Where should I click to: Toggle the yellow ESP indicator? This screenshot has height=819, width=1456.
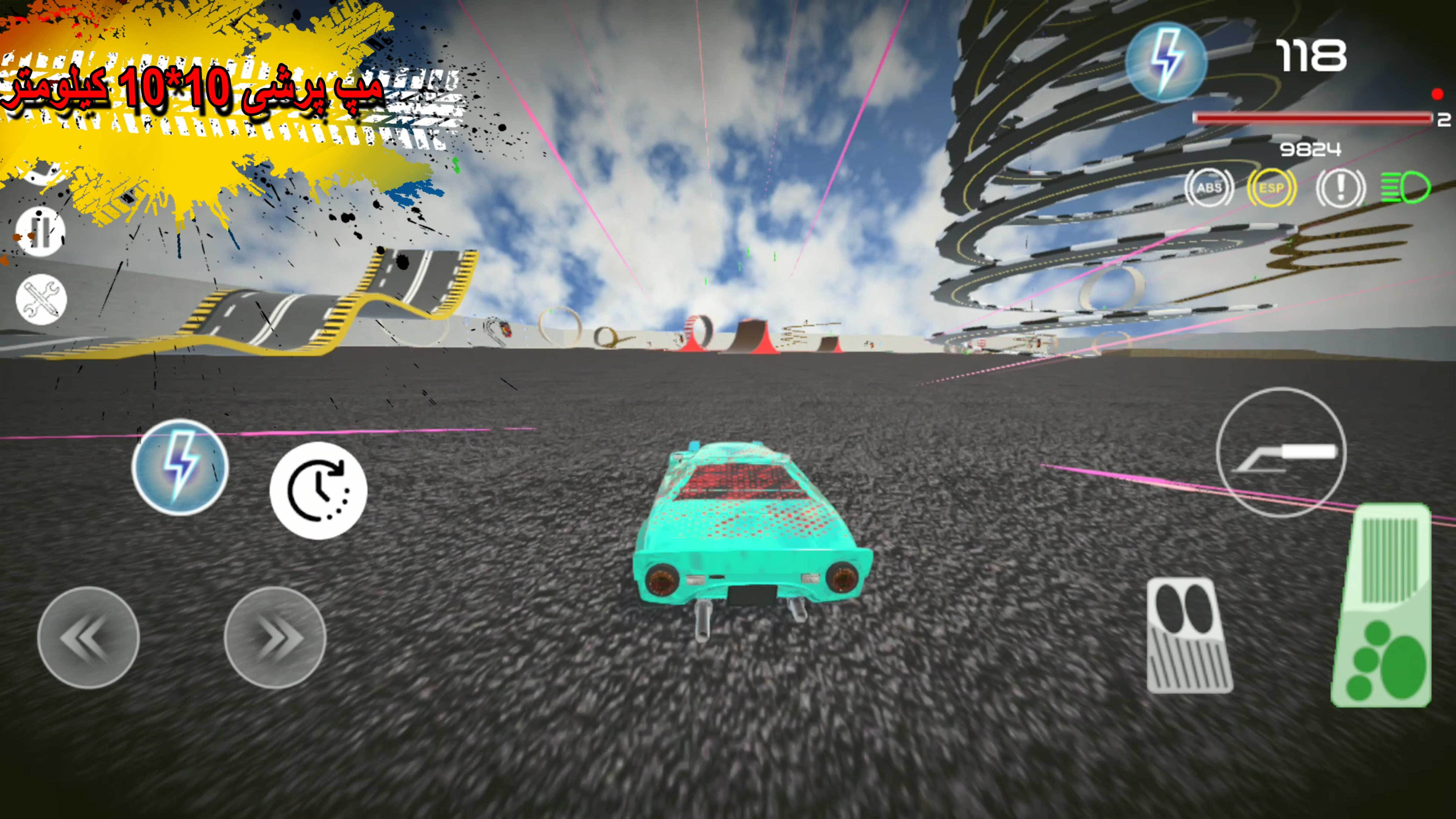(x=1271, y=188)
